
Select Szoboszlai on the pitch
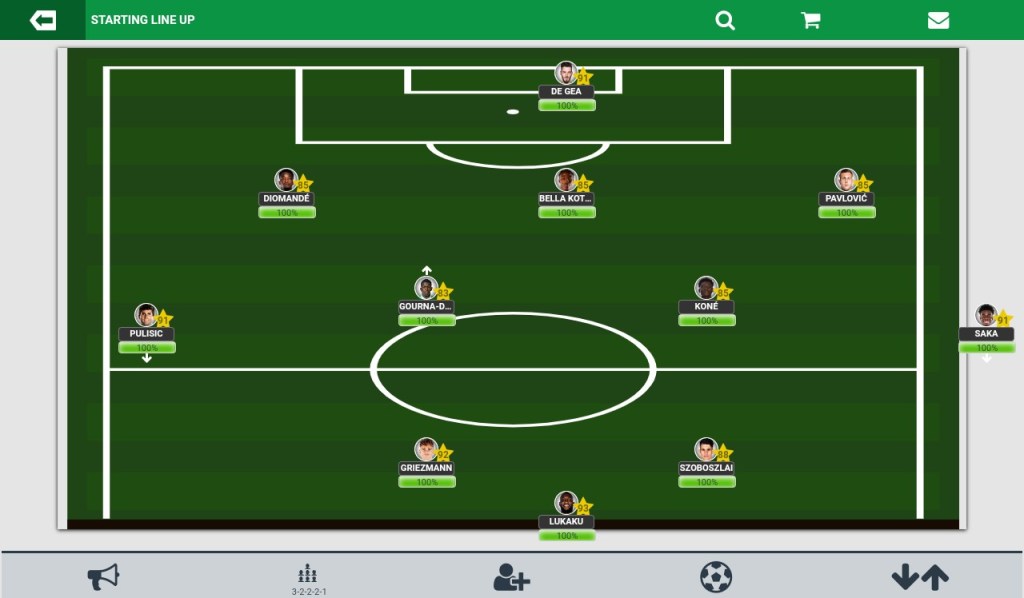707,451
